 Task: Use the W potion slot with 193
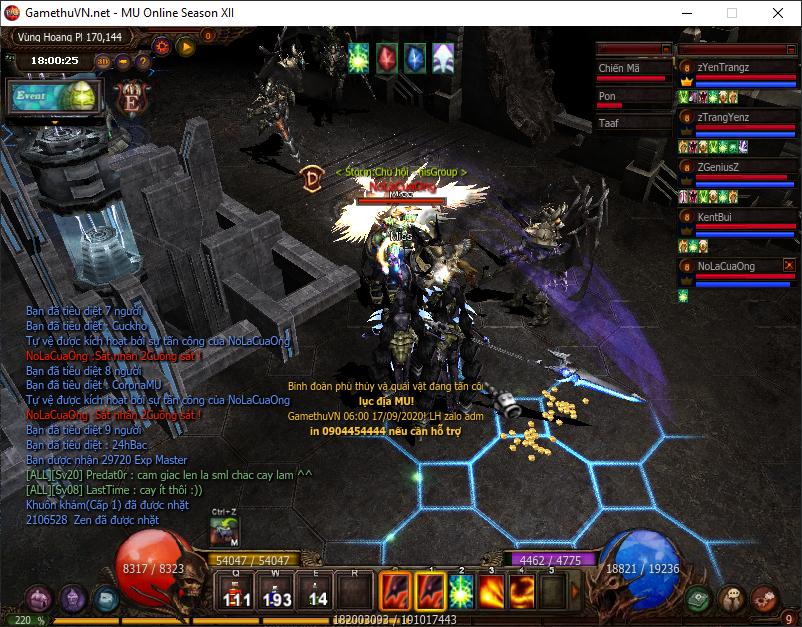pos(276,592)
